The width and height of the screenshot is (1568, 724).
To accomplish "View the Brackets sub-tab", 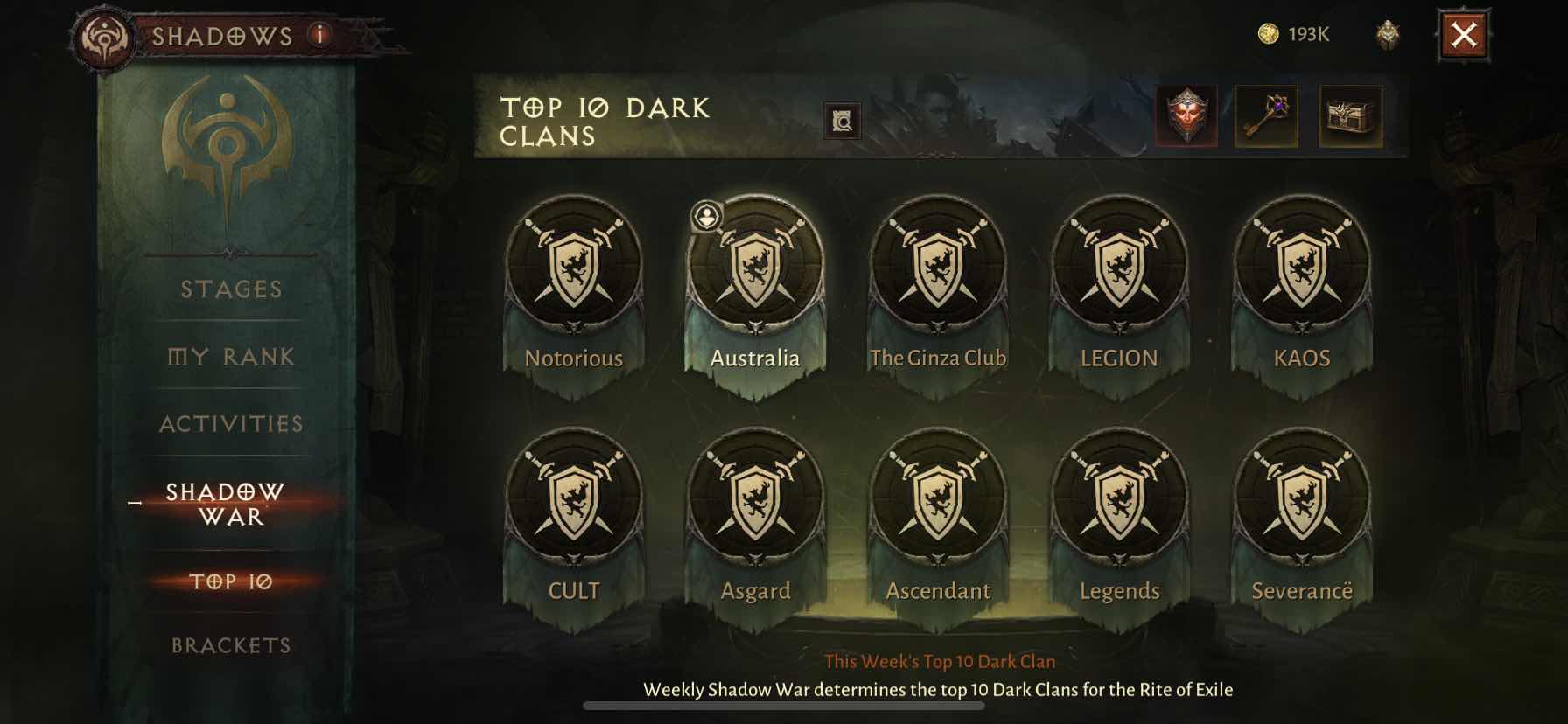I will [x=231, y=645].
